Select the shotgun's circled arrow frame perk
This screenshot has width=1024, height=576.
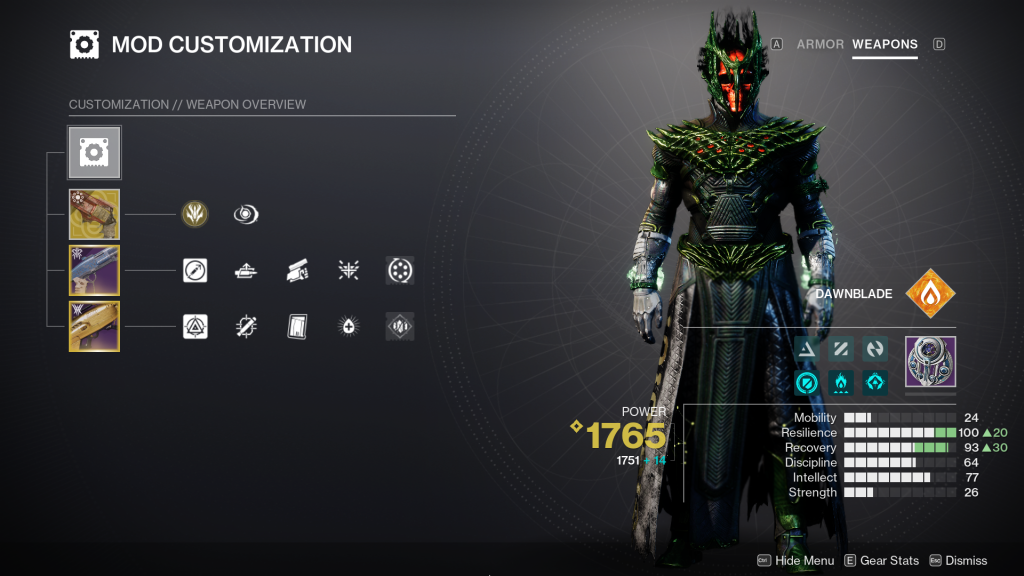click(195, 270)
